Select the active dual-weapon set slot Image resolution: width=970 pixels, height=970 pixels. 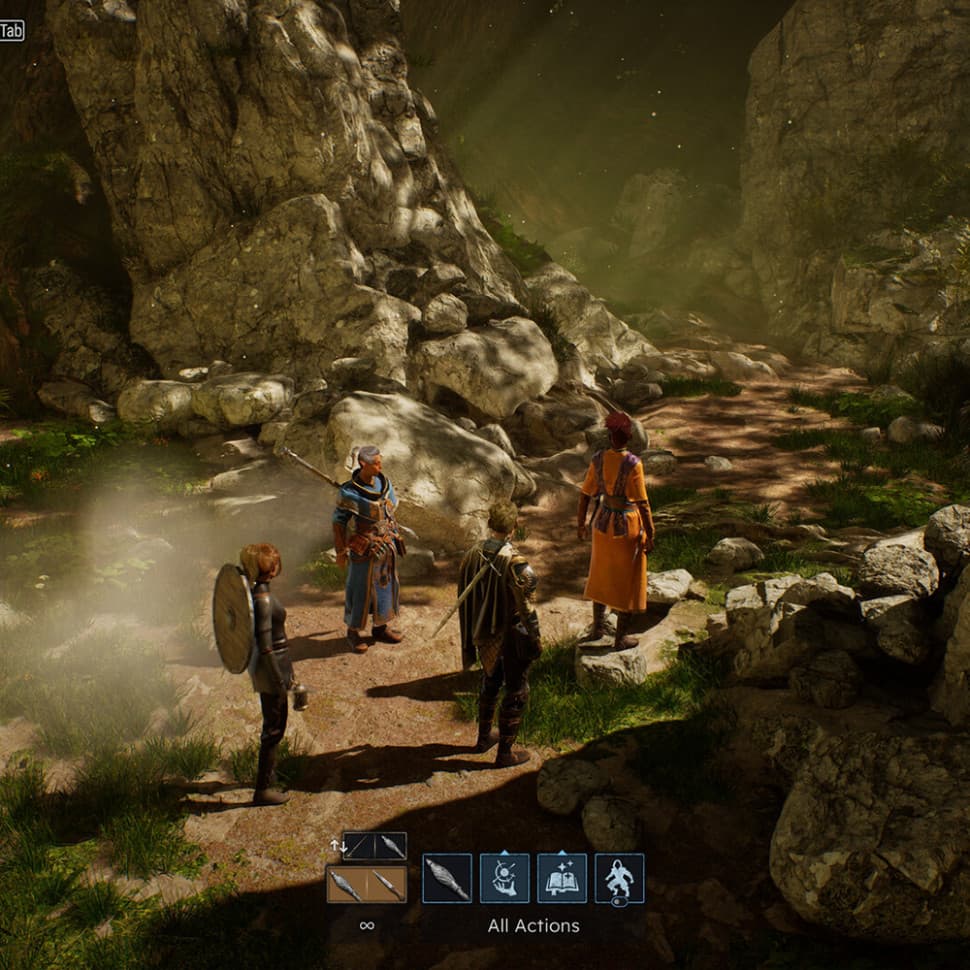[x=366, y=884]
